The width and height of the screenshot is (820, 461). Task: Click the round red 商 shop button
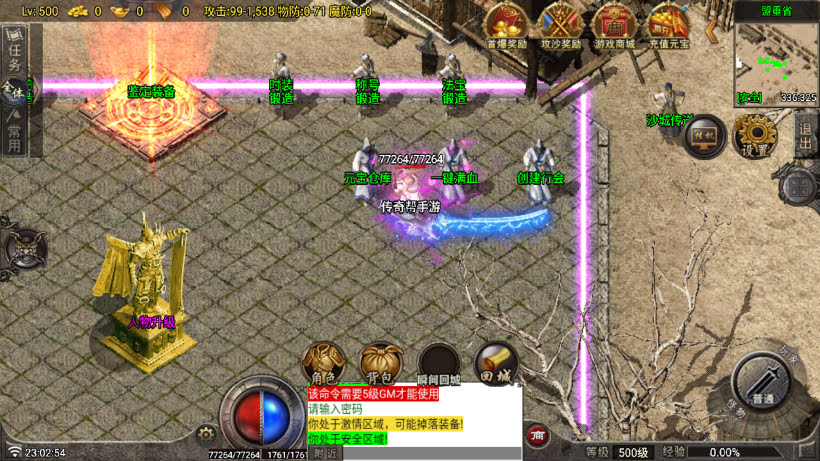(x=539, y=435)
